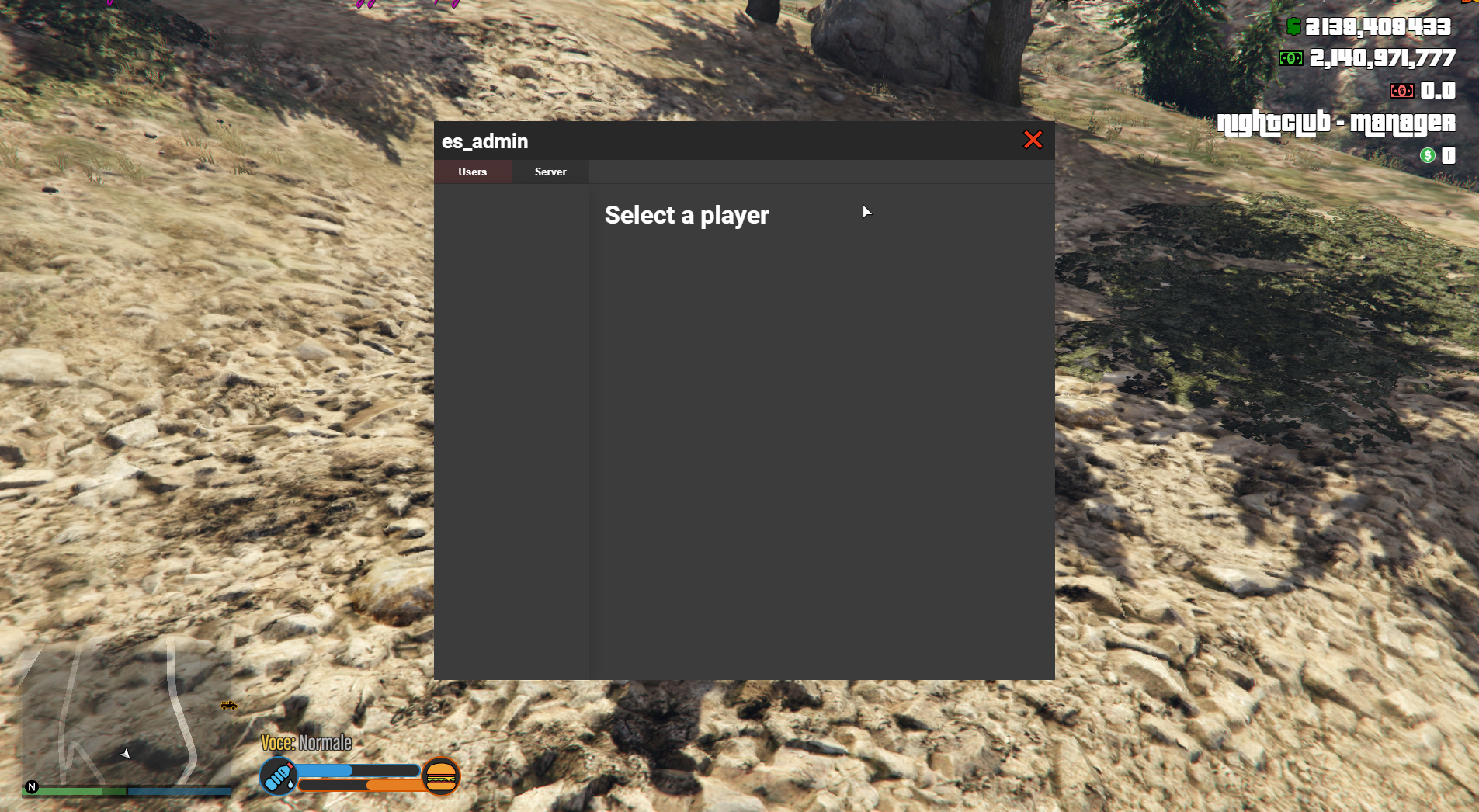
Task: Switch to the Server tab
Action: pyautogui.click(x=550, y=172)
